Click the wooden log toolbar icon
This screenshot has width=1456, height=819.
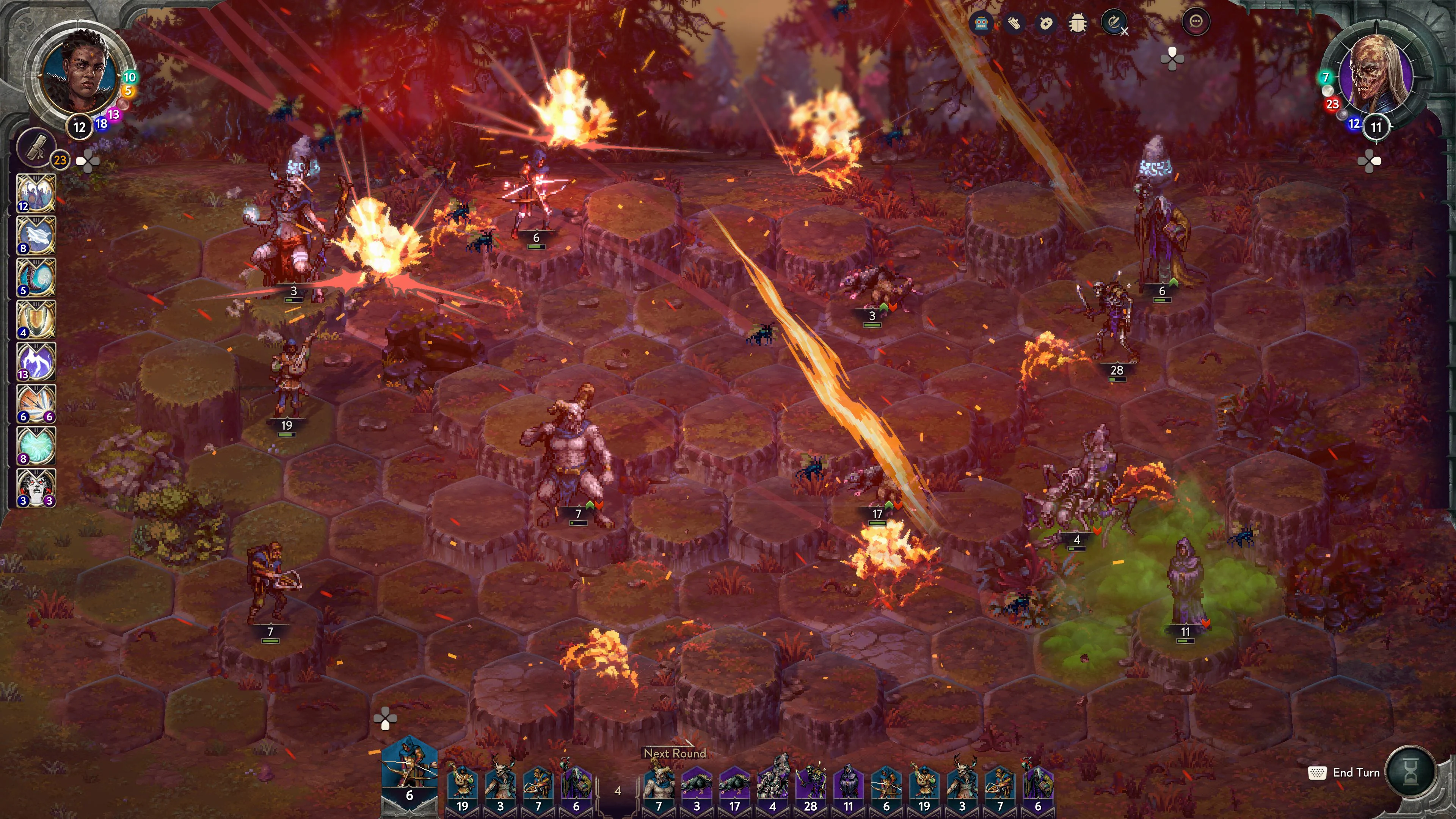(1014, 23)
